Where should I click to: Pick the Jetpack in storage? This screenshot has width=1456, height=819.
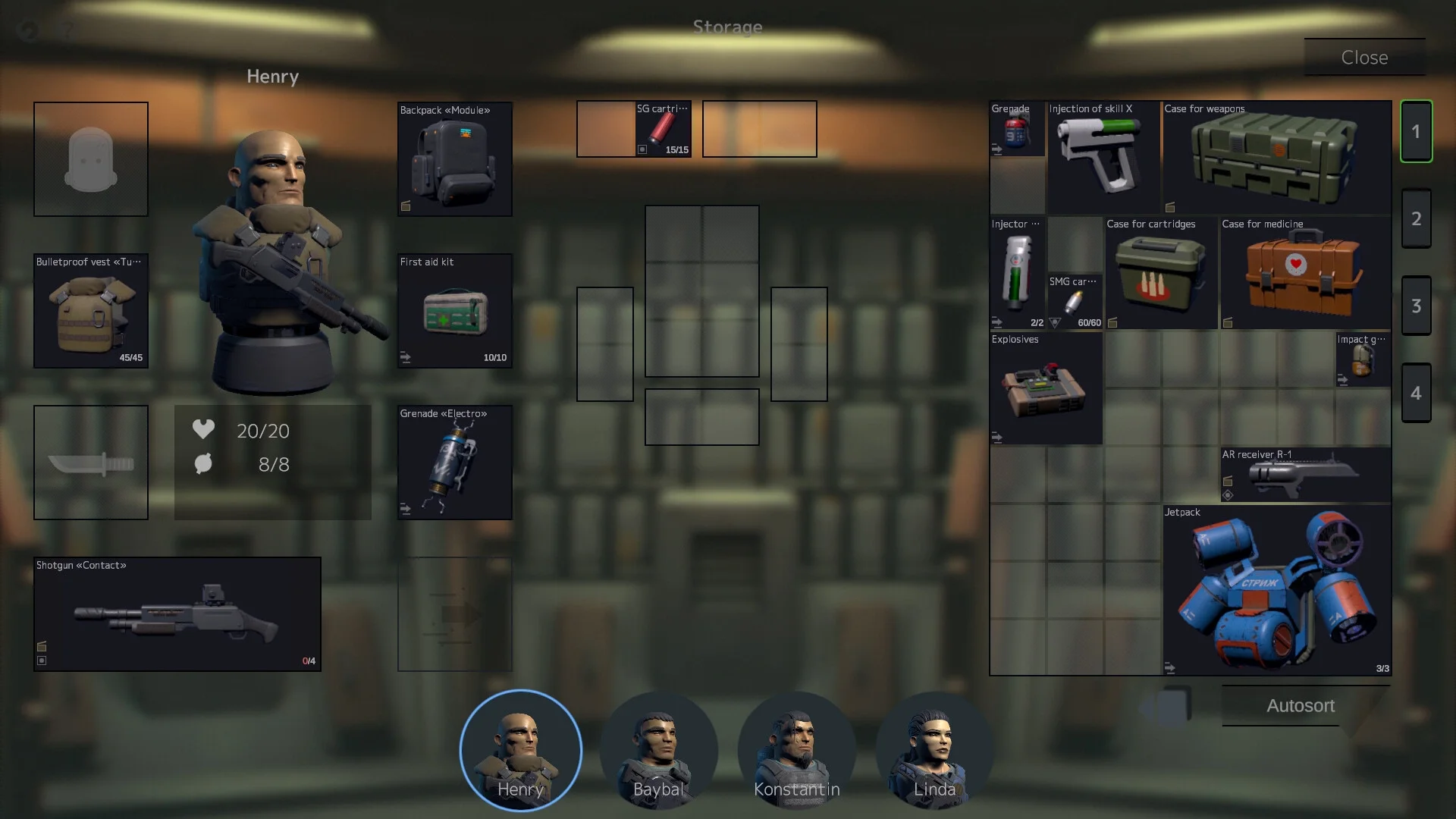1277,590
